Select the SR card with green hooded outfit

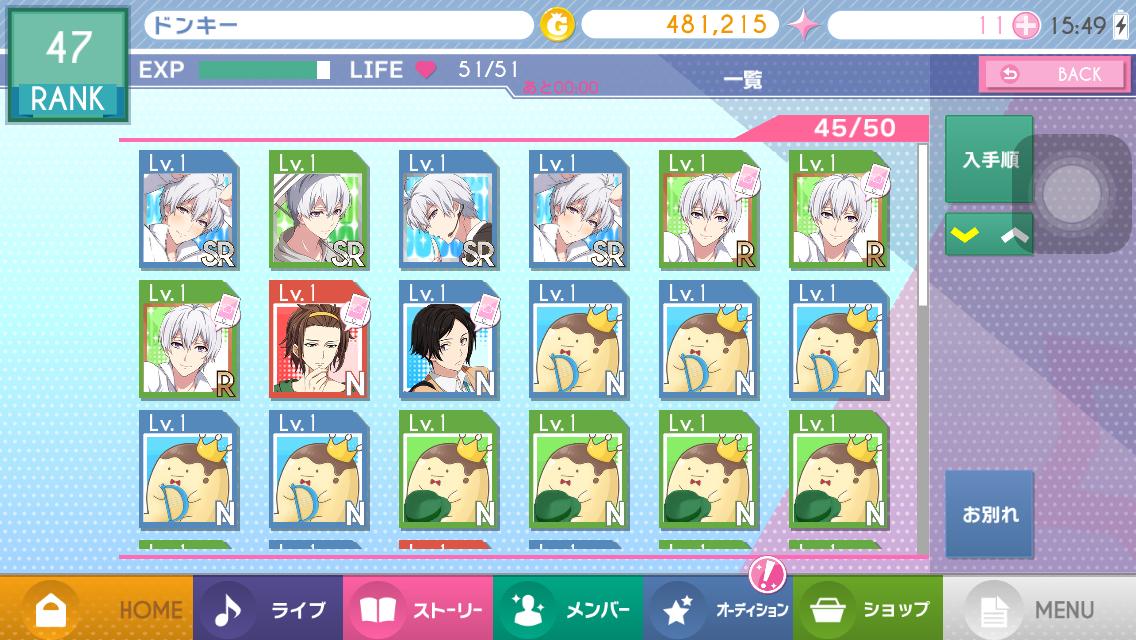click(319, 210)
